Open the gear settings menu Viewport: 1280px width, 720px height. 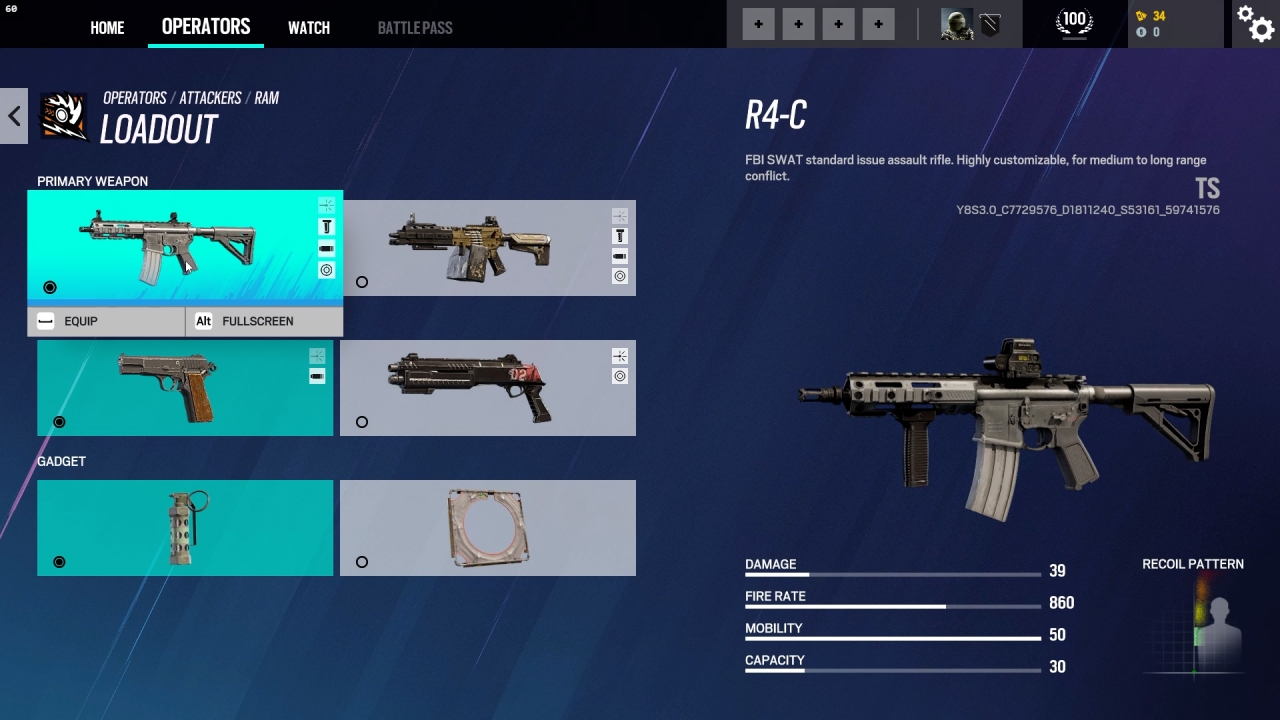[x=1255, y=24]
